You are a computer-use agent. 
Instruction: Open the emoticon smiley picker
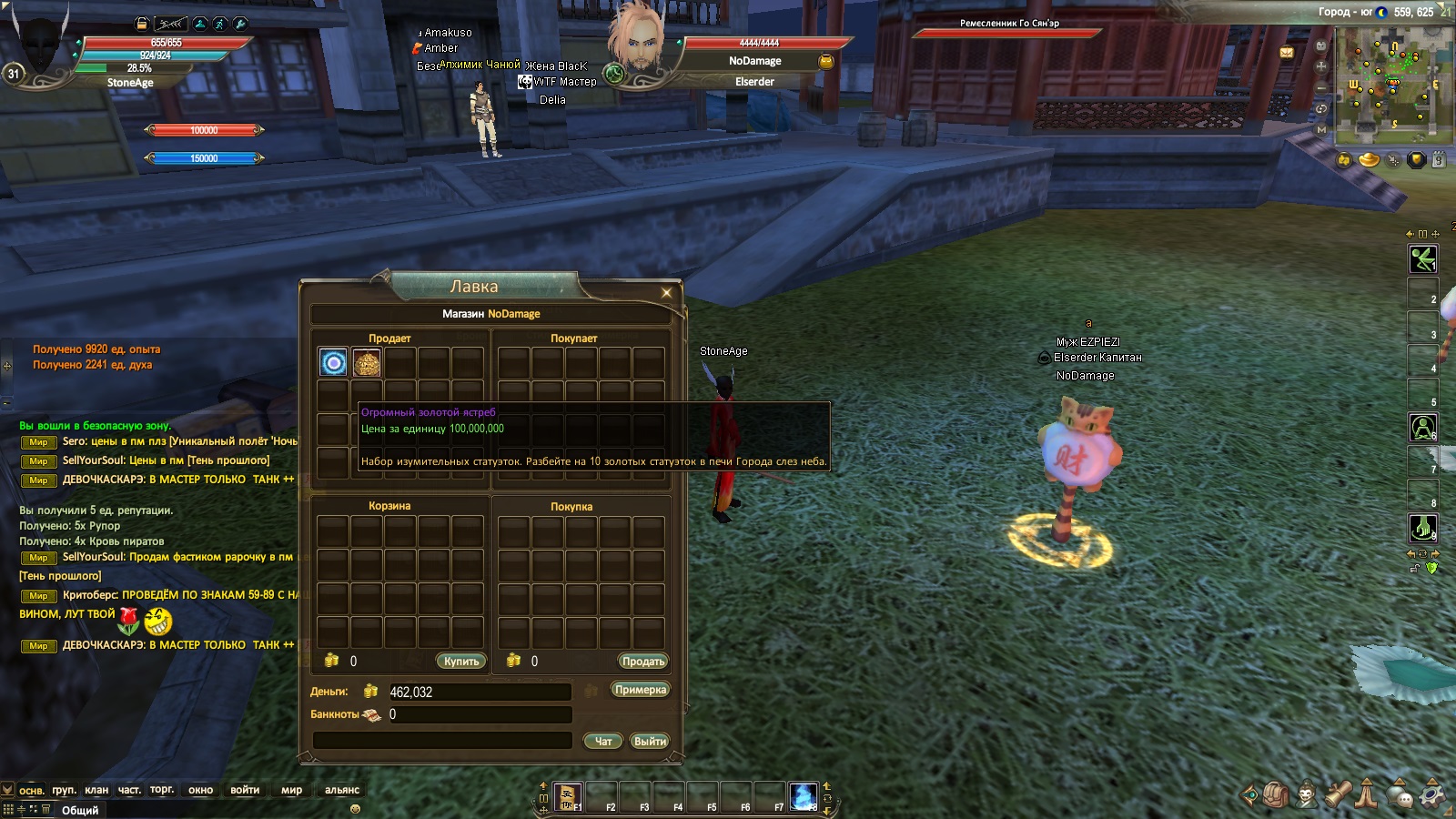(355, 808)
